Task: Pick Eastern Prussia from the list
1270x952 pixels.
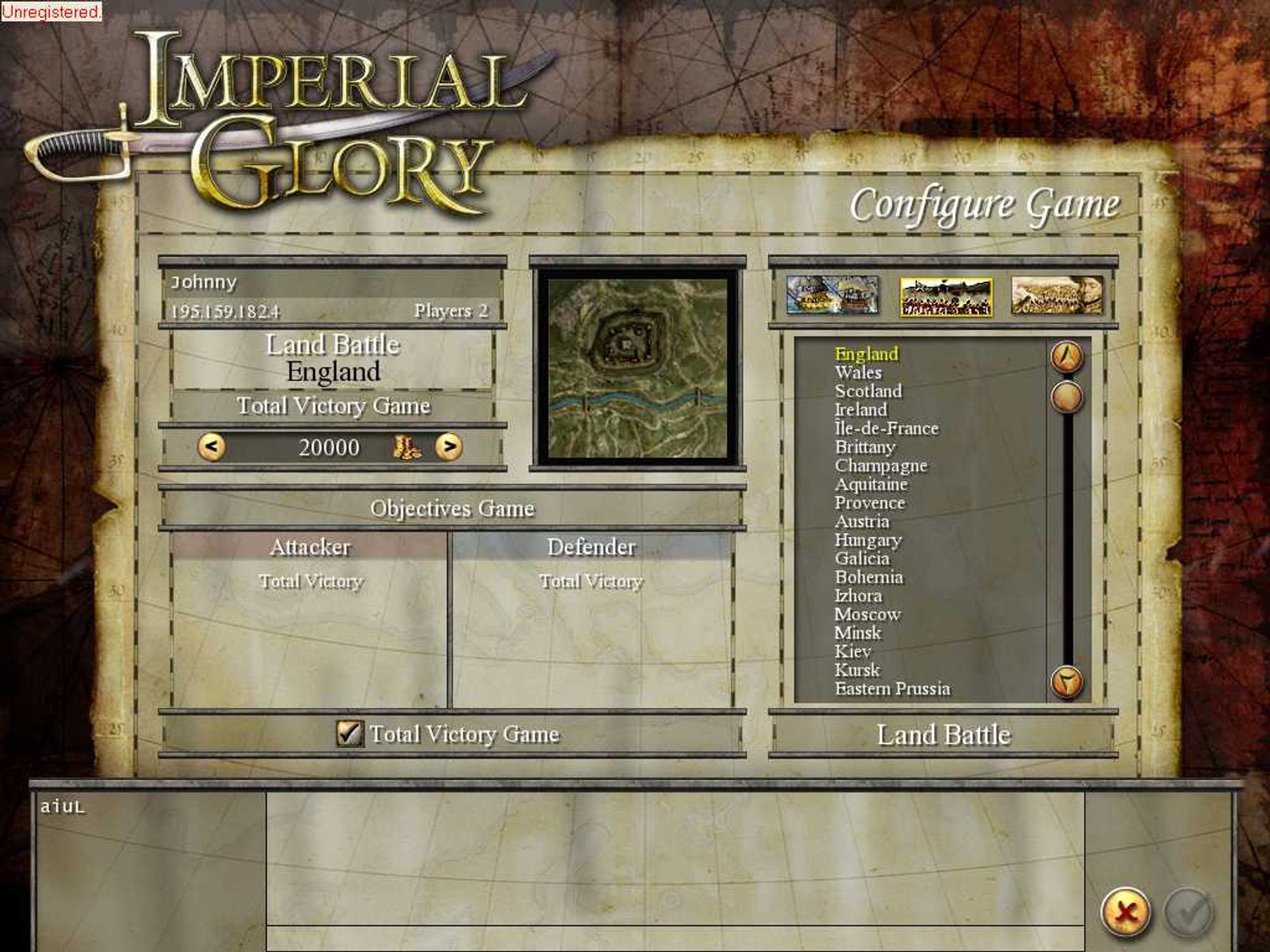Action: (x=892, y=689)
